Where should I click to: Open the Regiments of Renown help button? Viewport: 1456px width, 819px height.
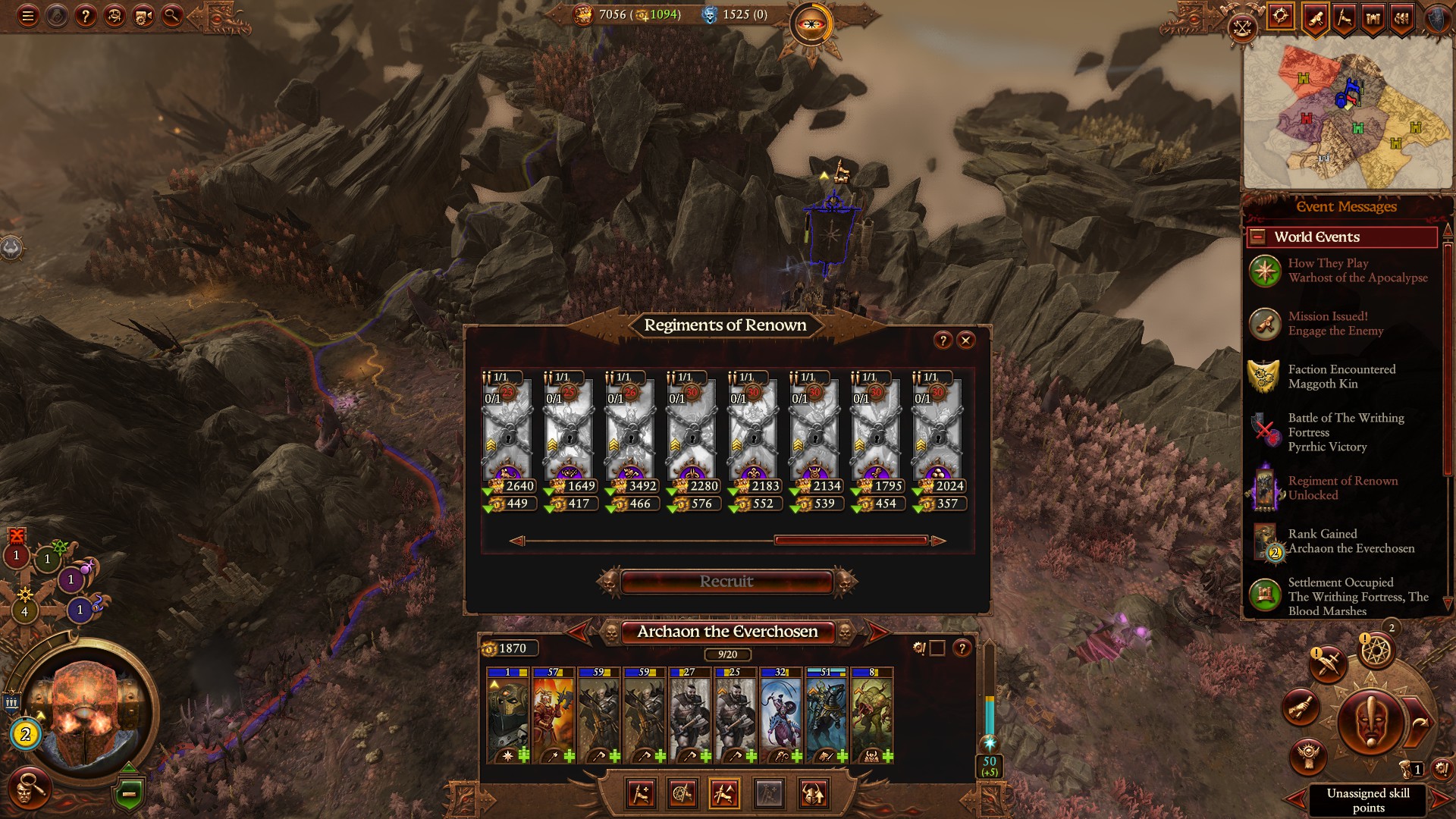click(x=943, y=340)
